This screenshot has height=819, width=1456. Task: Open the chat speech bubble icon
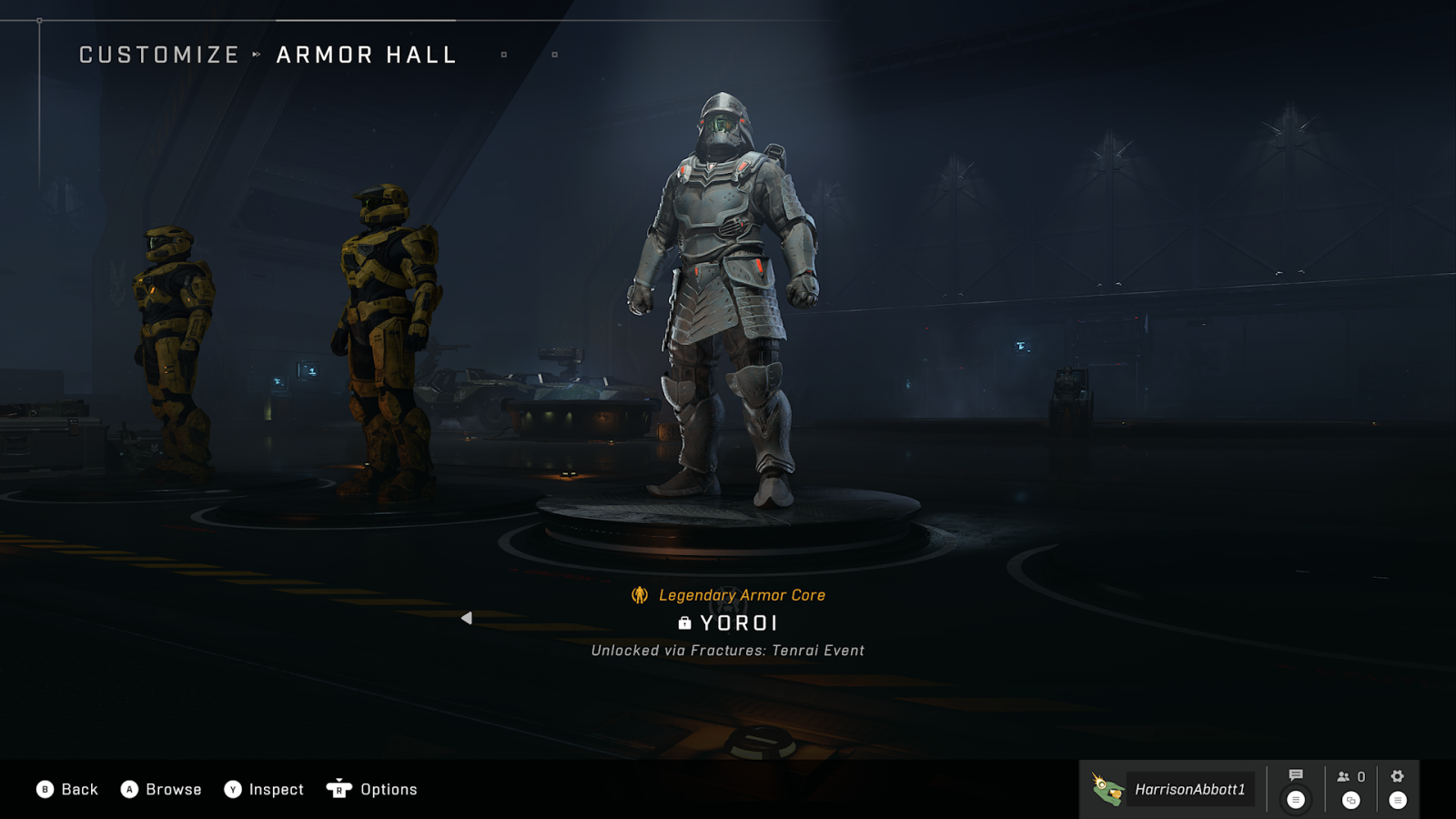[1296, 776]
